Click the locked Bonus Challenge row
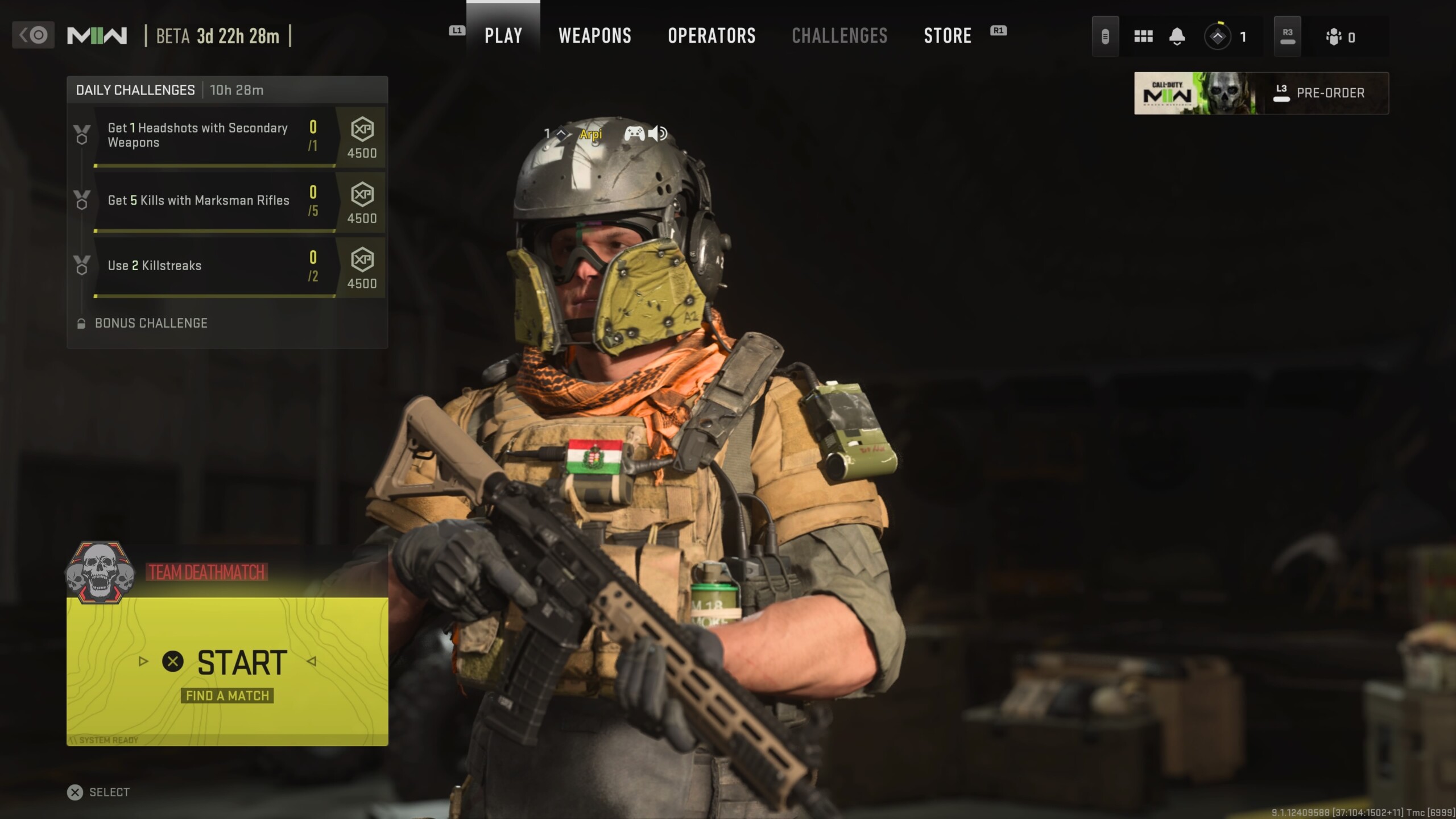The image size is (1456, 819). click(151, 323)
